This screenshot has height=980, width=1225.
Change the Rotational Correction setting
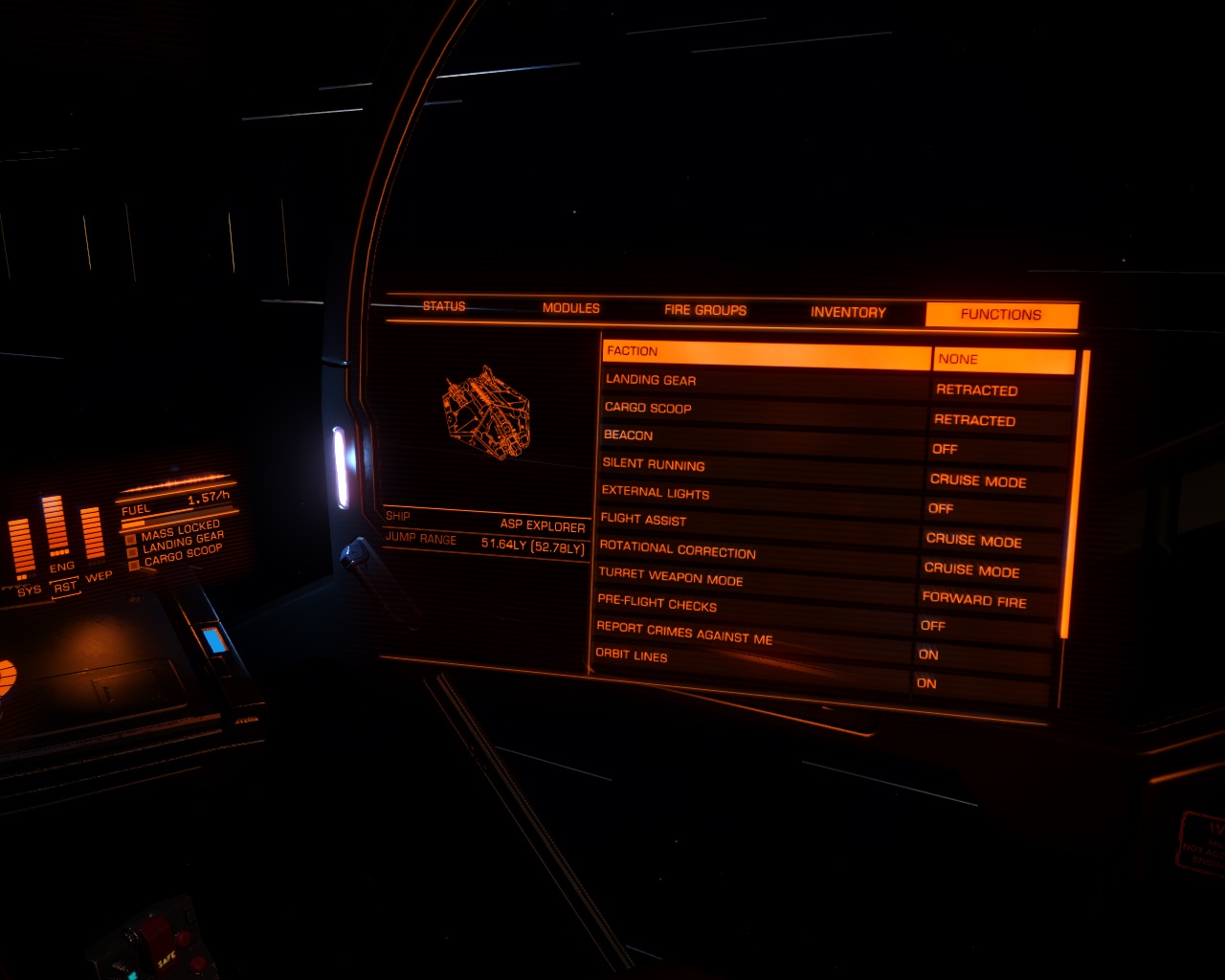click(758, 552)
